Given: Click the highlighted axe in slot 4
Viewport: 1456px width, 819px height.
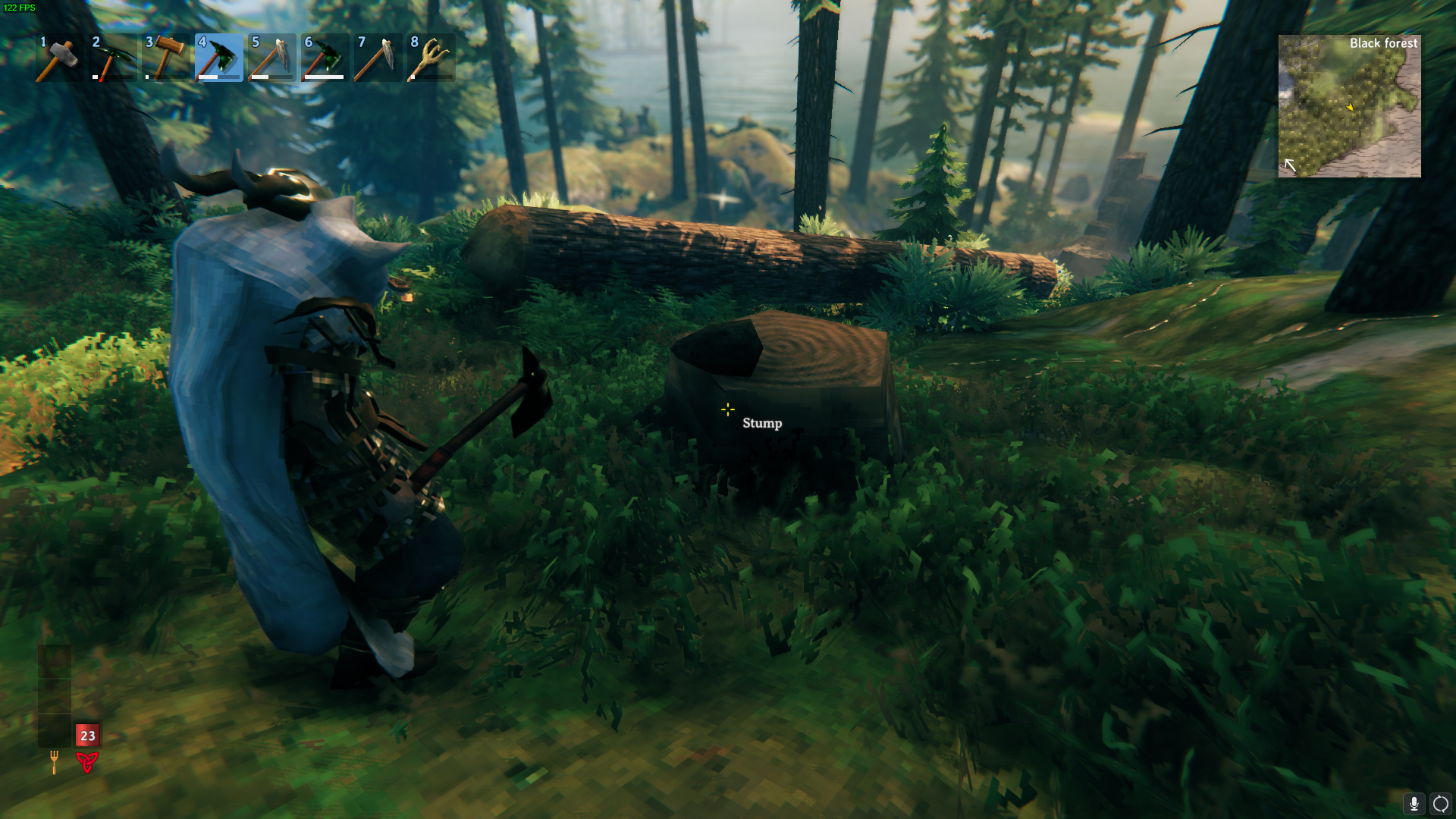Looking at the screenshot, I should tap(218, 58).
